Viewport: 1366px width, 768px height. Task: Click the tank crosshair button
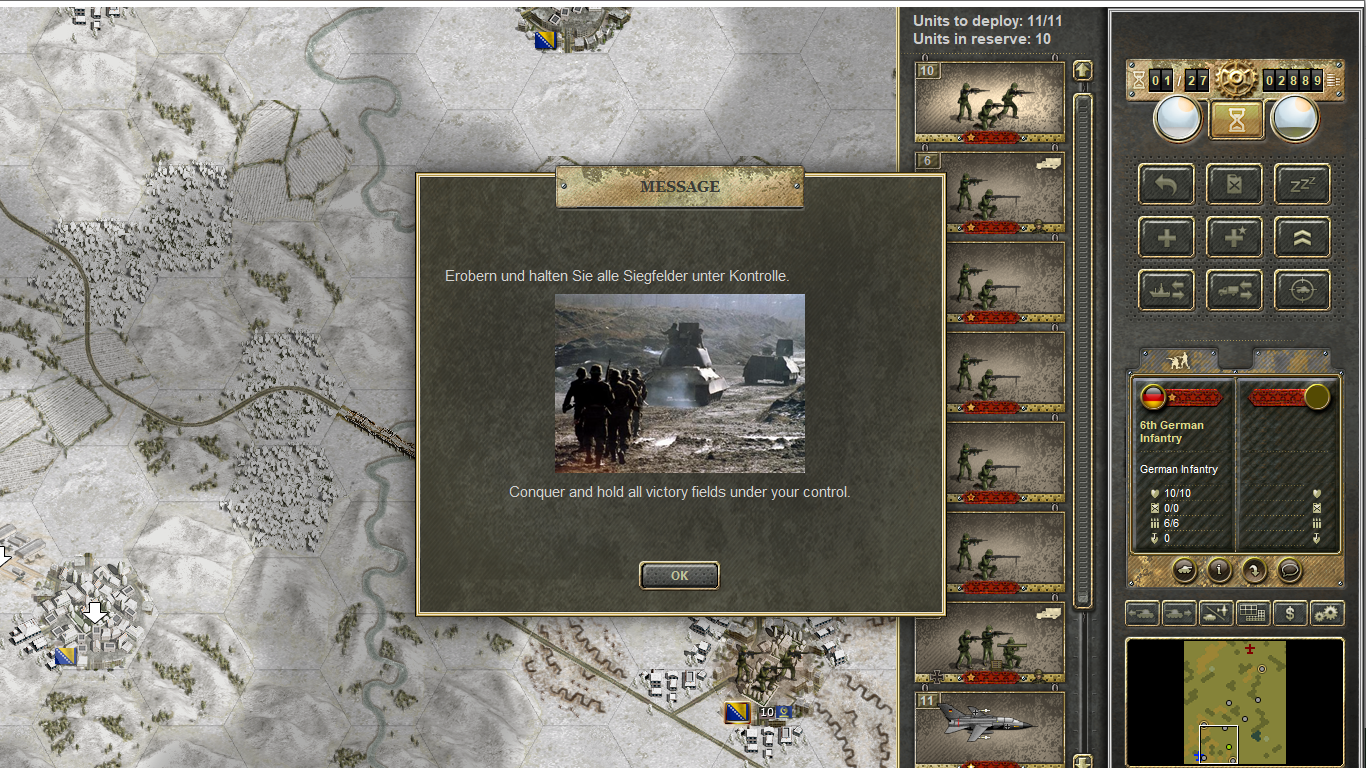(1302, 291)
